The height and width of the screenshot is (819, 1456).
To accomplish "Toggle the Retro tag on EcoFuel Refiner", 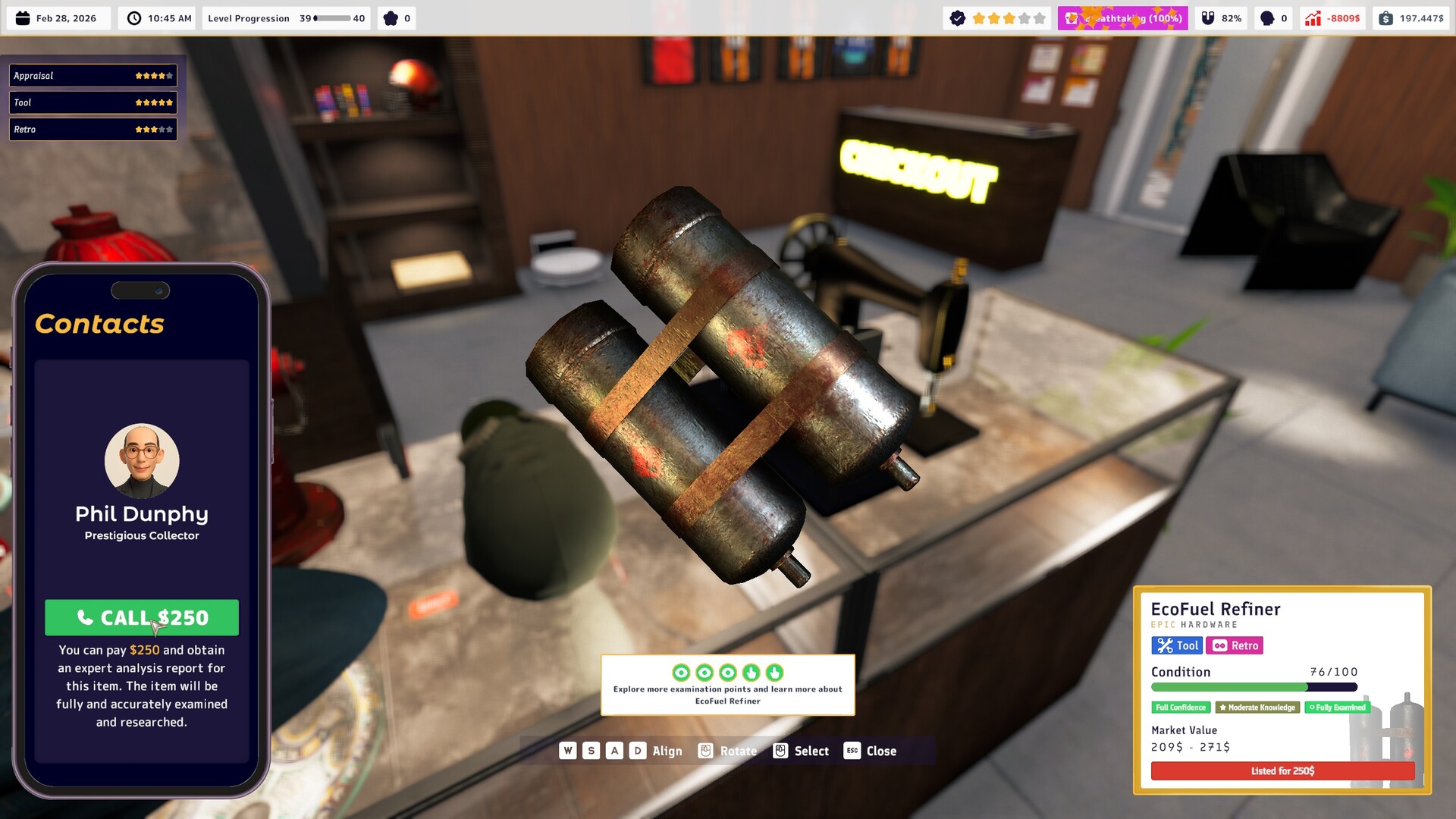I will point(1234,645).
